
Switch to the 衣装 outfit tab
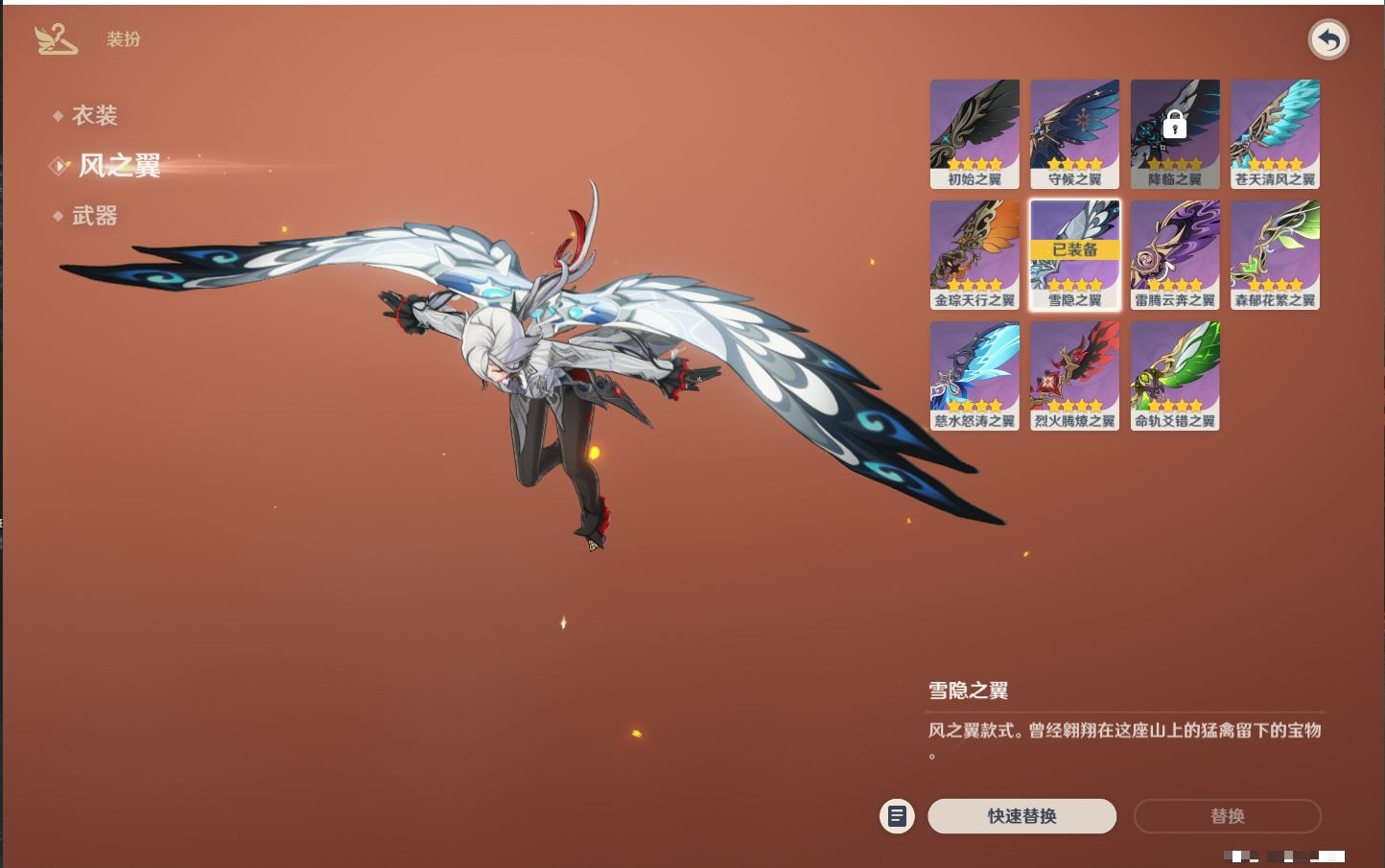(94, 115)
